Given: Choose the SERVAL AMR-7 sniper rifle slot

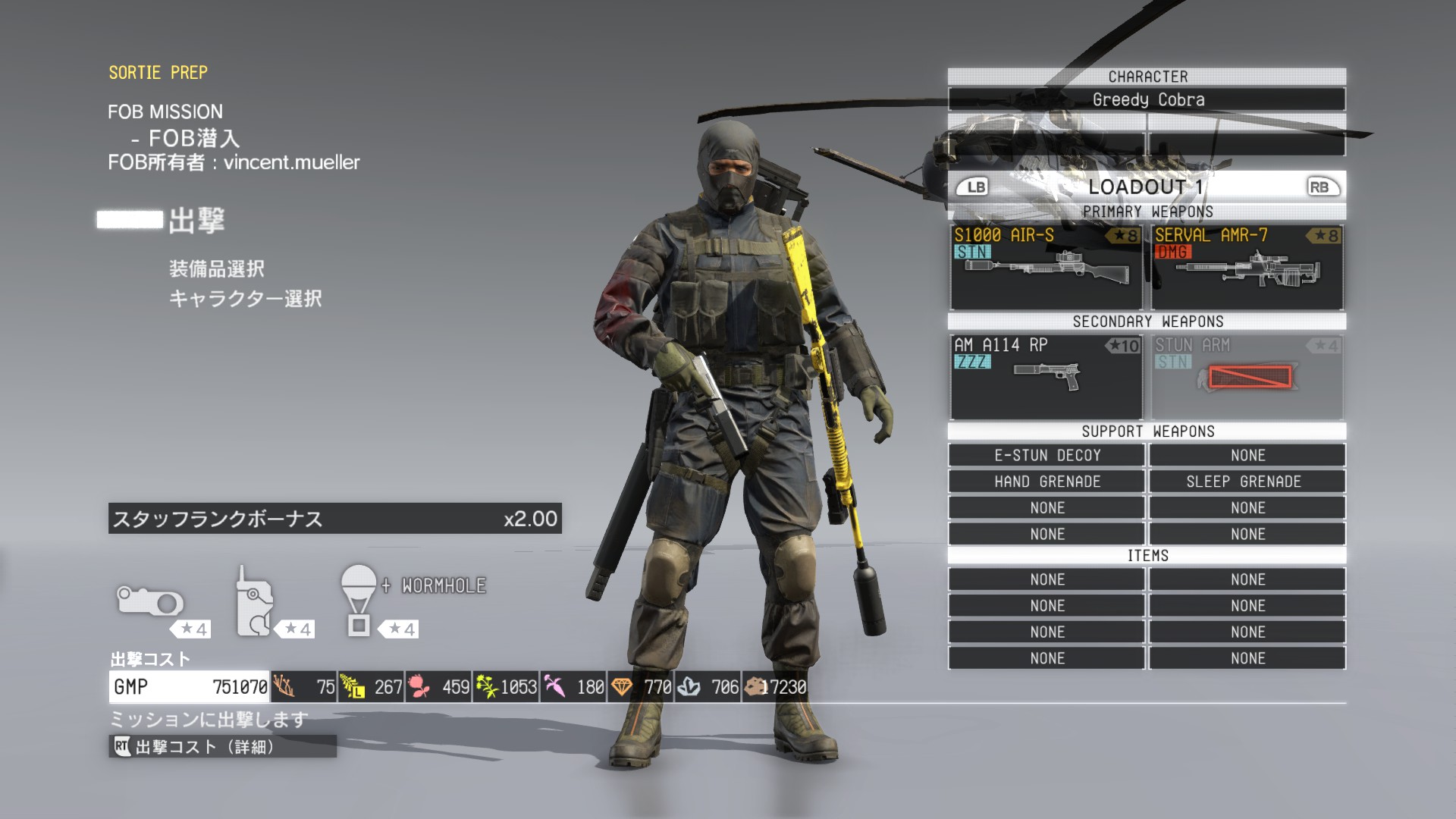Looking at the screenshot, I should (x=1247, y=267).
